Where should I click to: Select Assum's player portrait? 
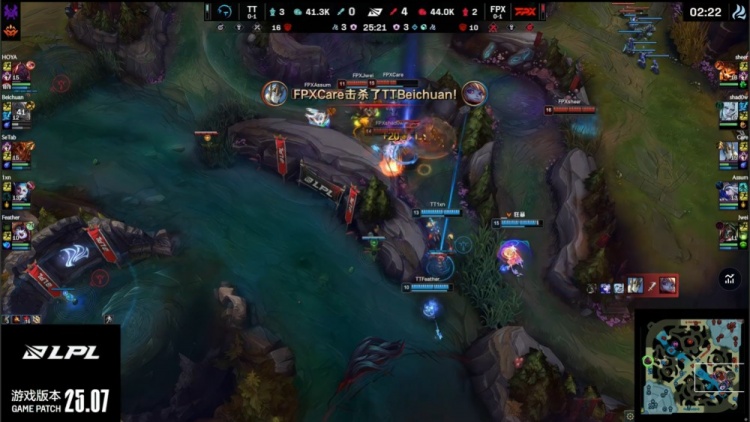[728, 190]
